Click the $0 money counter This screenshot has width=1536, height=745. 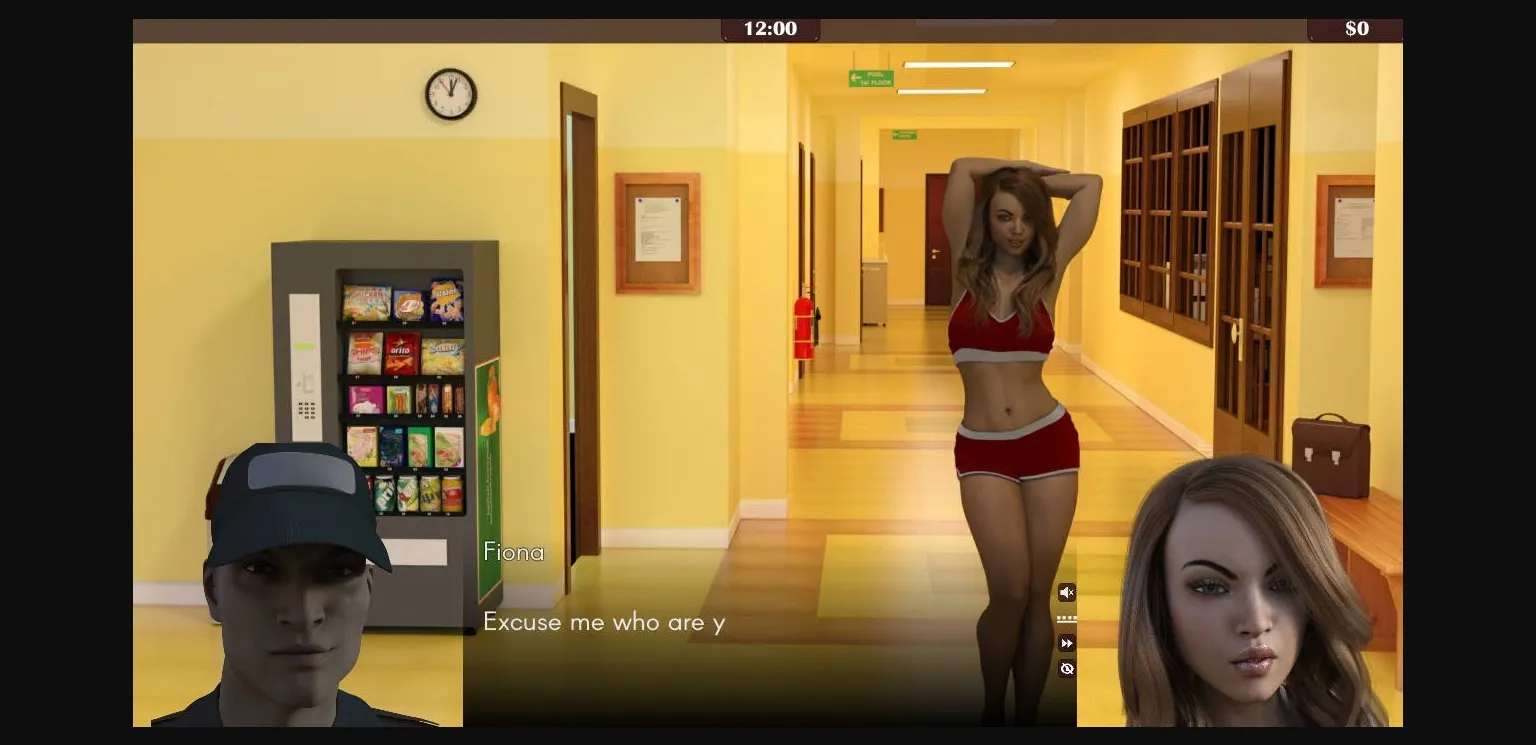tap(1355, 29)
